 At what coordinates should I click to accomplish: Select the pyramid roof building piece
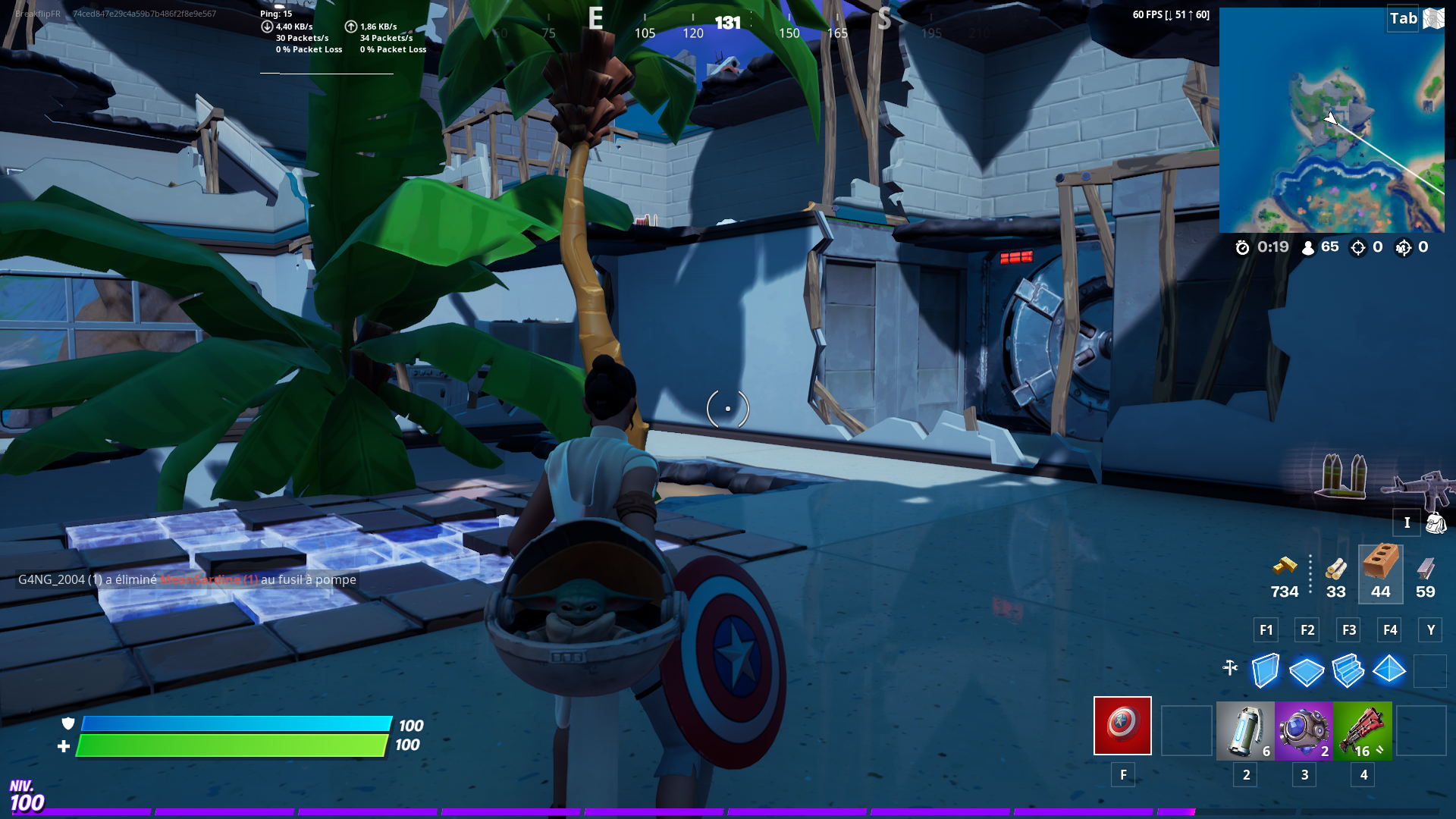pyautogui.click(x=1390, y=670)
